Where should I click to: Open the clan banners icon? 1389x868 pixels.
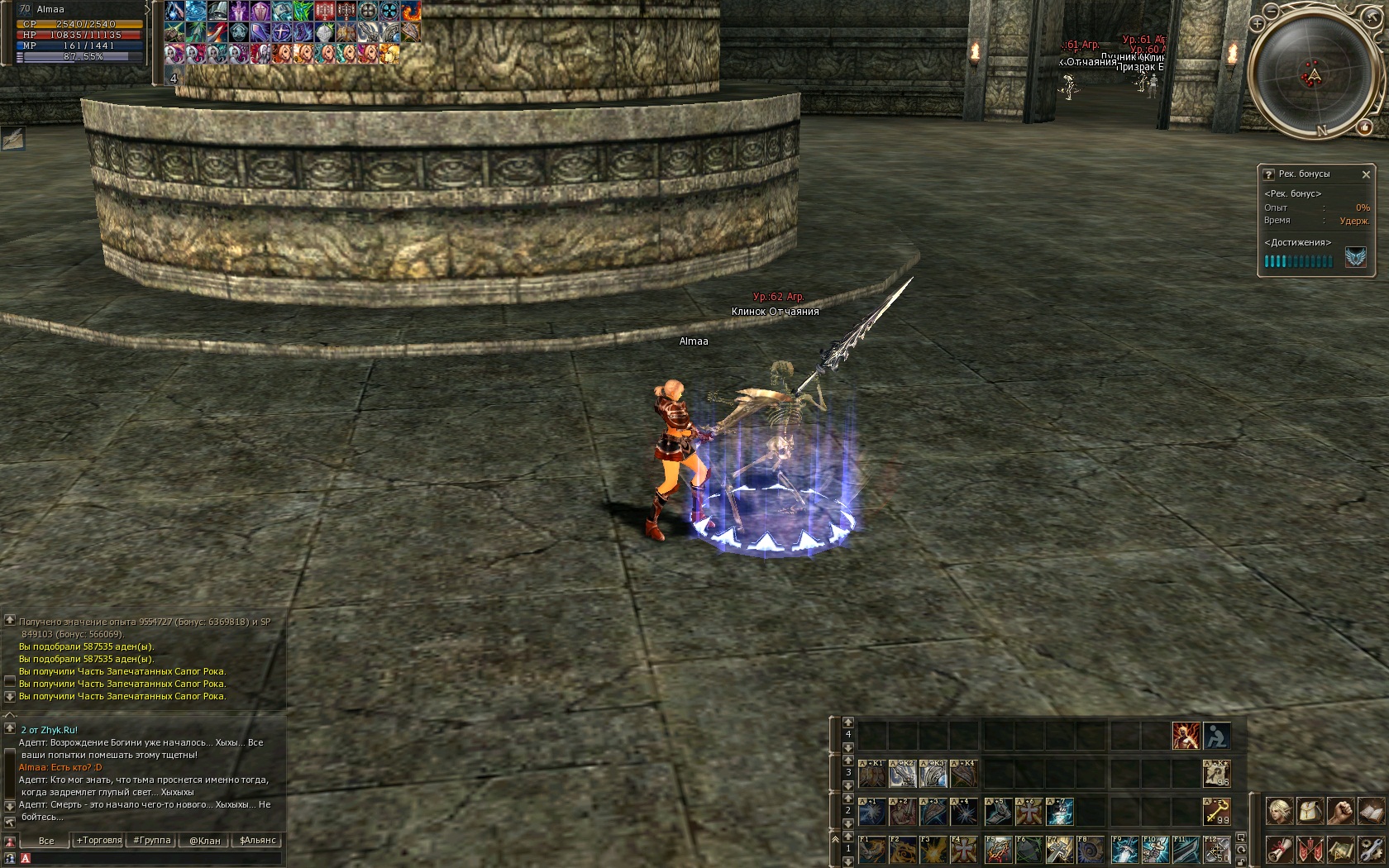click(x=1310, y=849)
